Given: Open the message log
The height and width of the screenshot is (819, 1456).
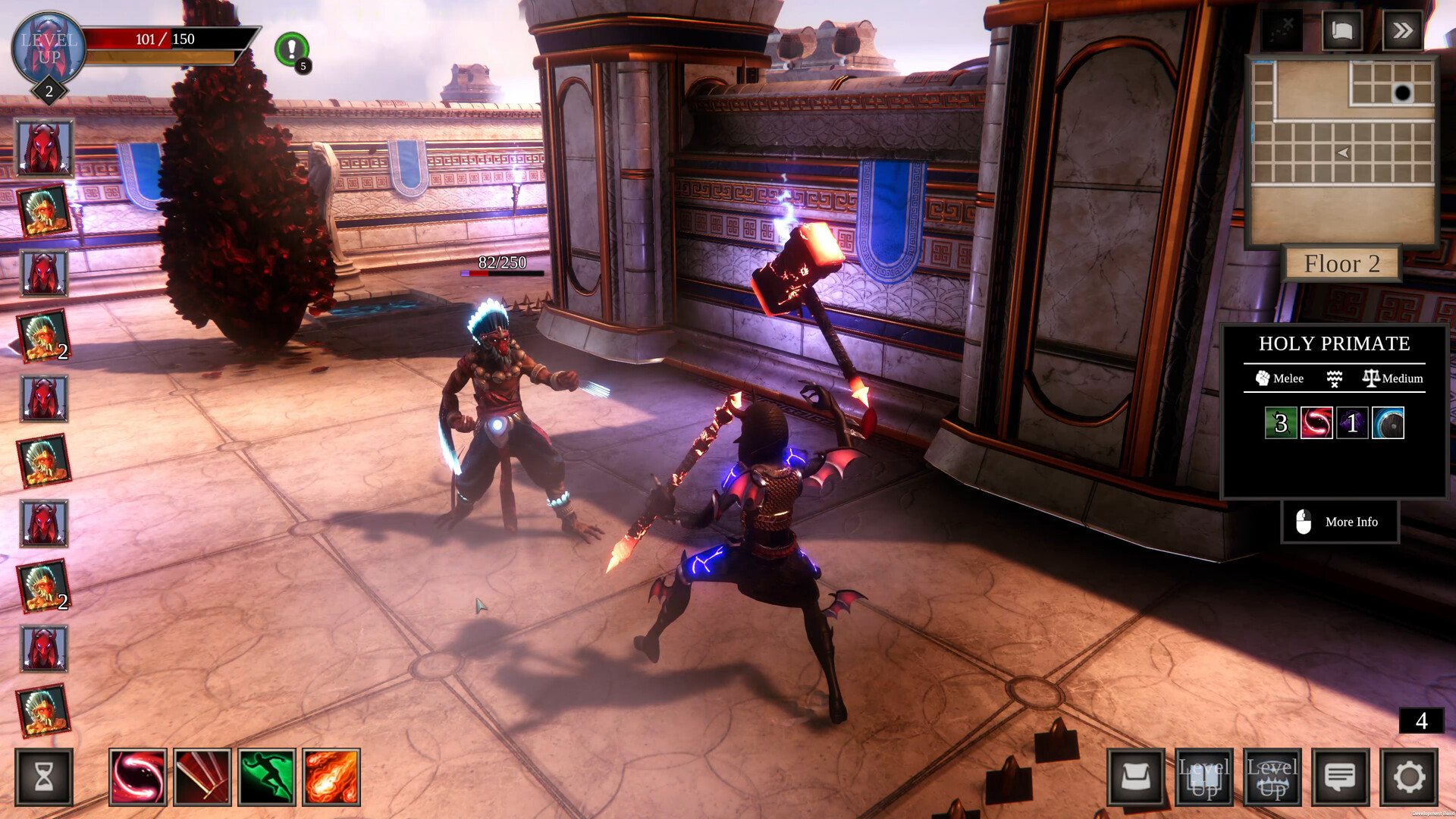Looking at the screenshot, I should pos(1340,777).
